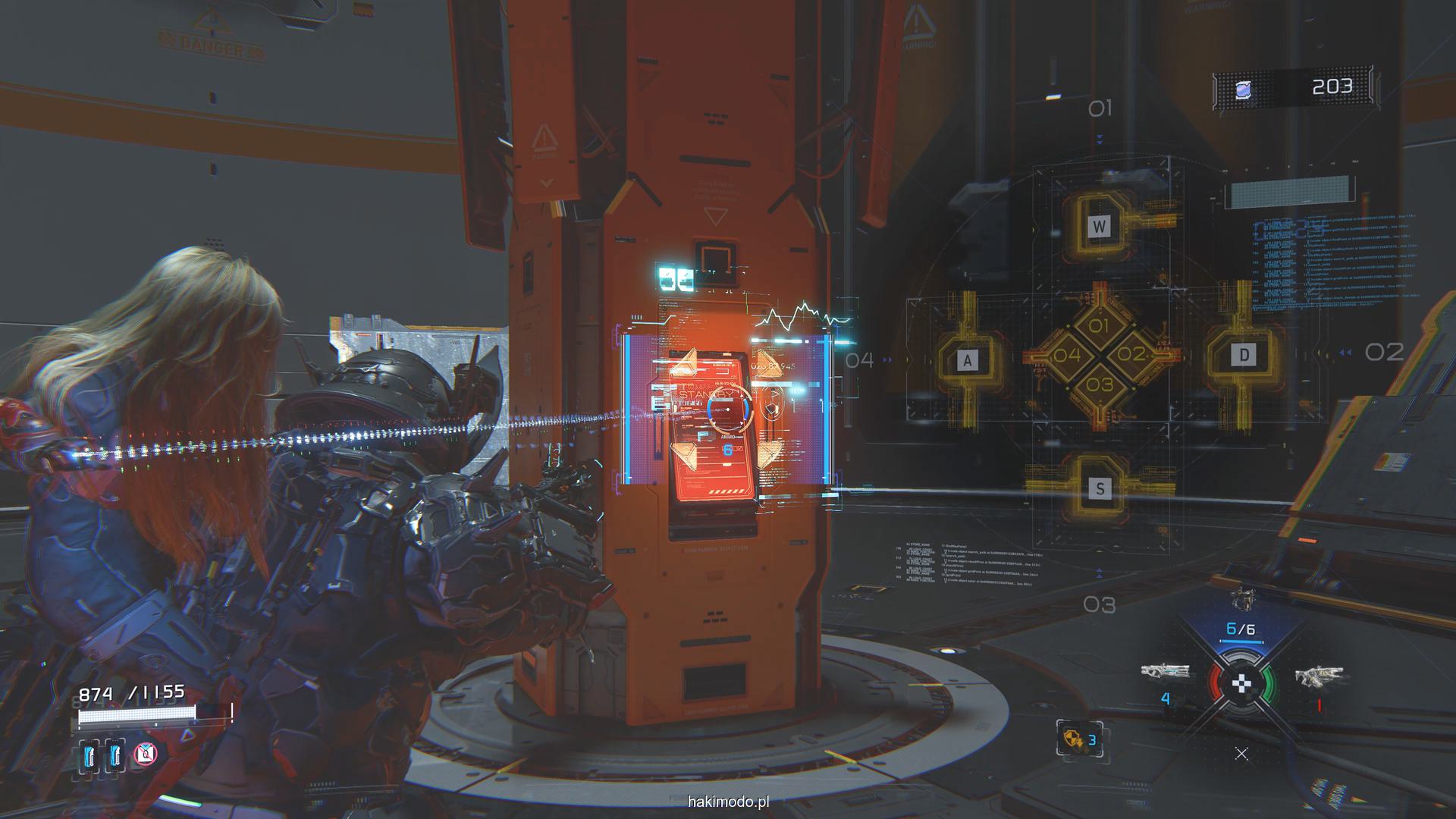This screenshot has width=1456, height=819.
Task: Pick the 03 diamond hacking tile
Action: 1099,384
